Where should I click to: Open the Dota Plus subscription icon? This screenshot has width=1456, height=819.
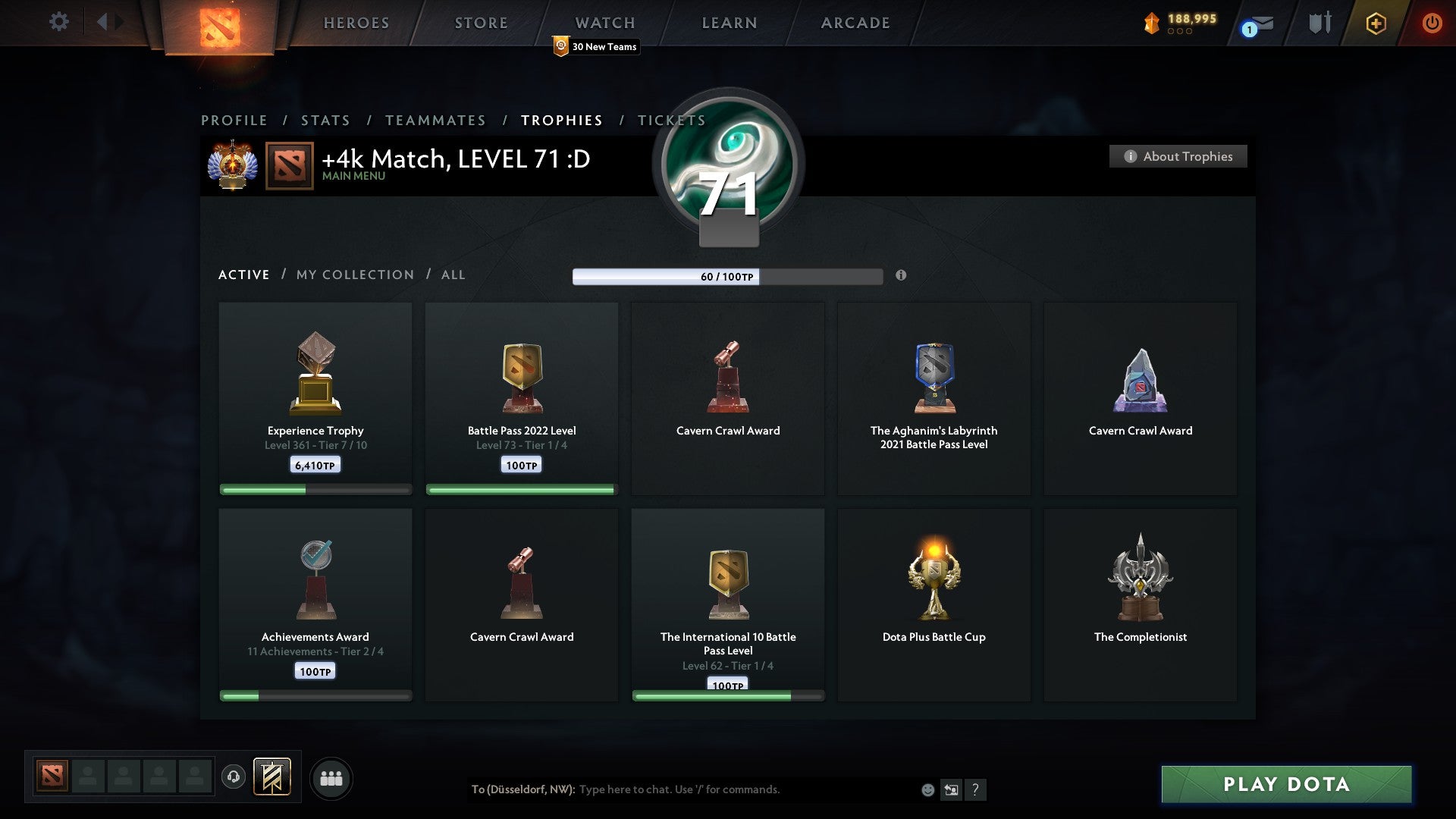tap(1376, 23)
